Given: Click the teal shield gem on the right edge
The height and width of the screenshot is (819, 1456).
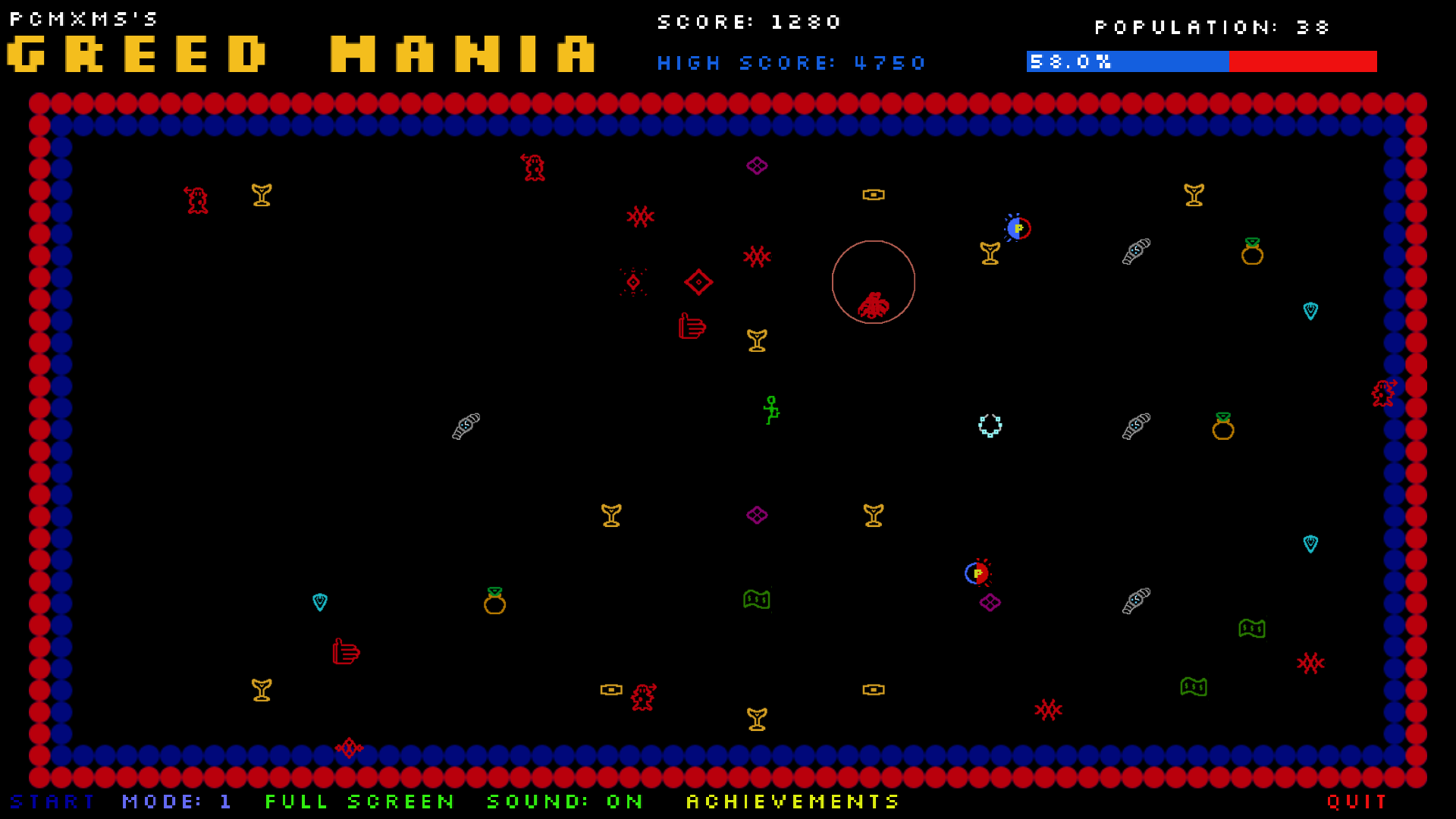Looking at the screenshot, I should coord(1310,311).
